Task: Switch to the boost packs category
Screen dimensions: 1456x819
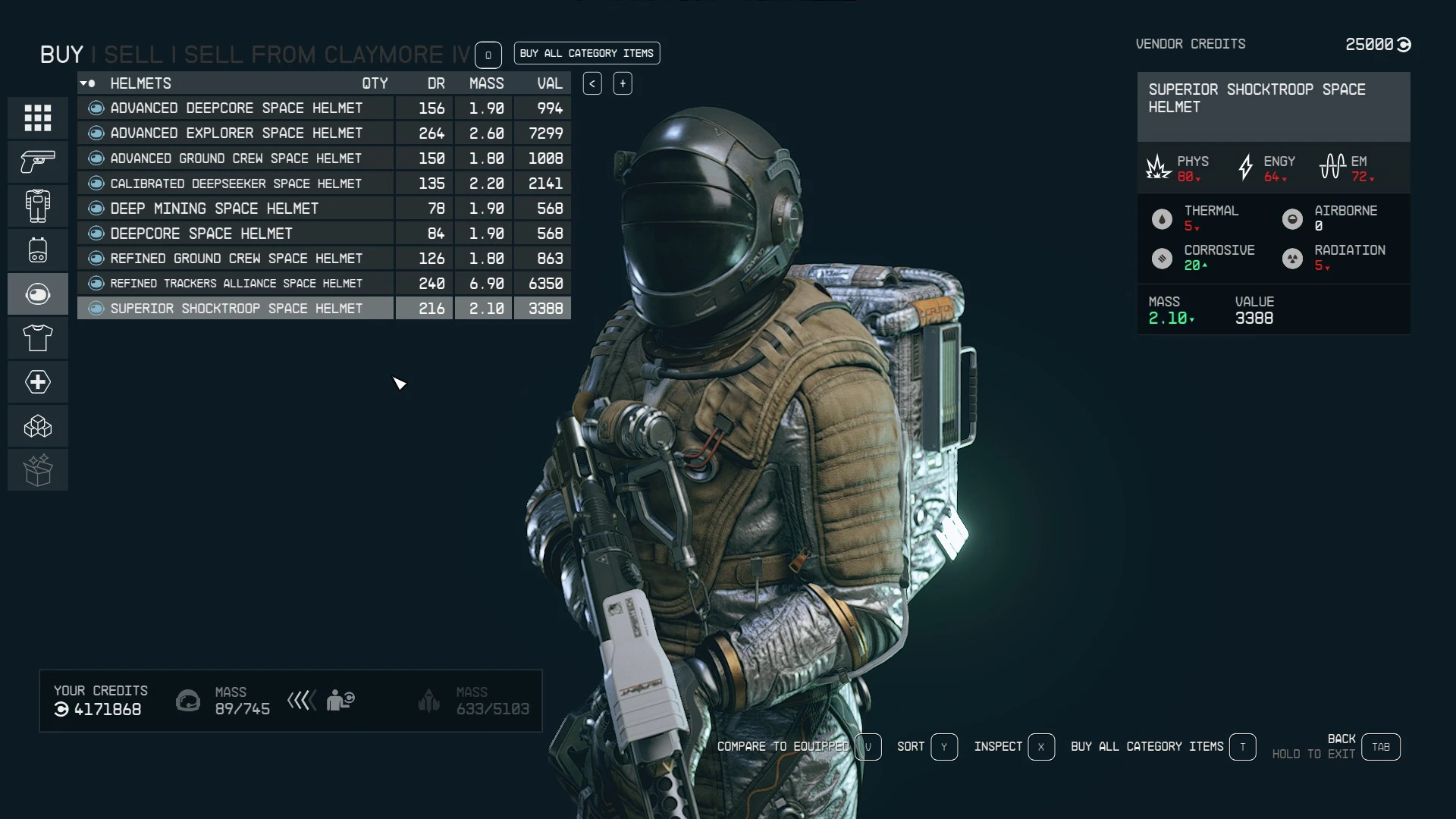Action: pos(38,249)
